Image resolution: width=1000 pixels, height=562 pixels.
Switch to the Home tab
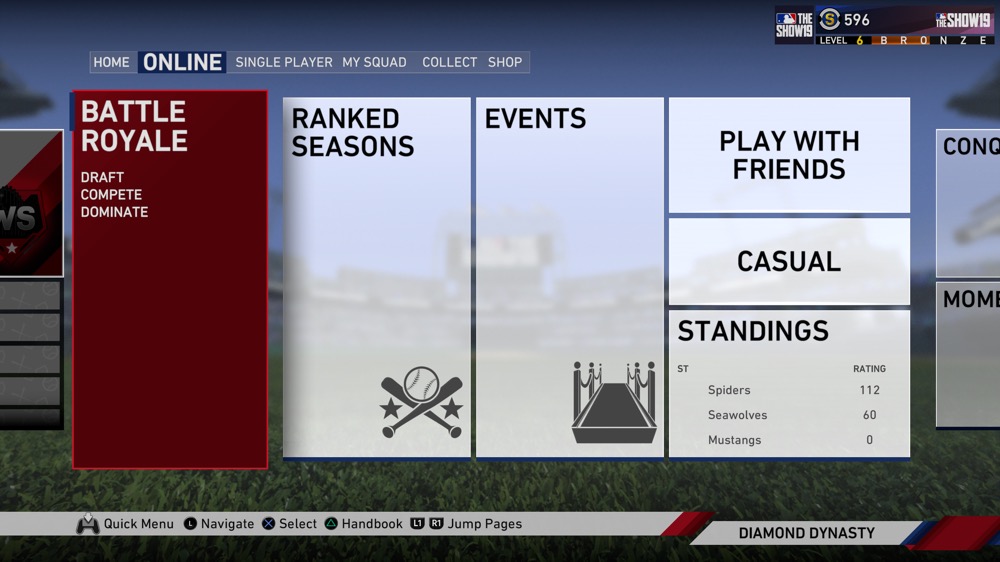click(111, 62)
